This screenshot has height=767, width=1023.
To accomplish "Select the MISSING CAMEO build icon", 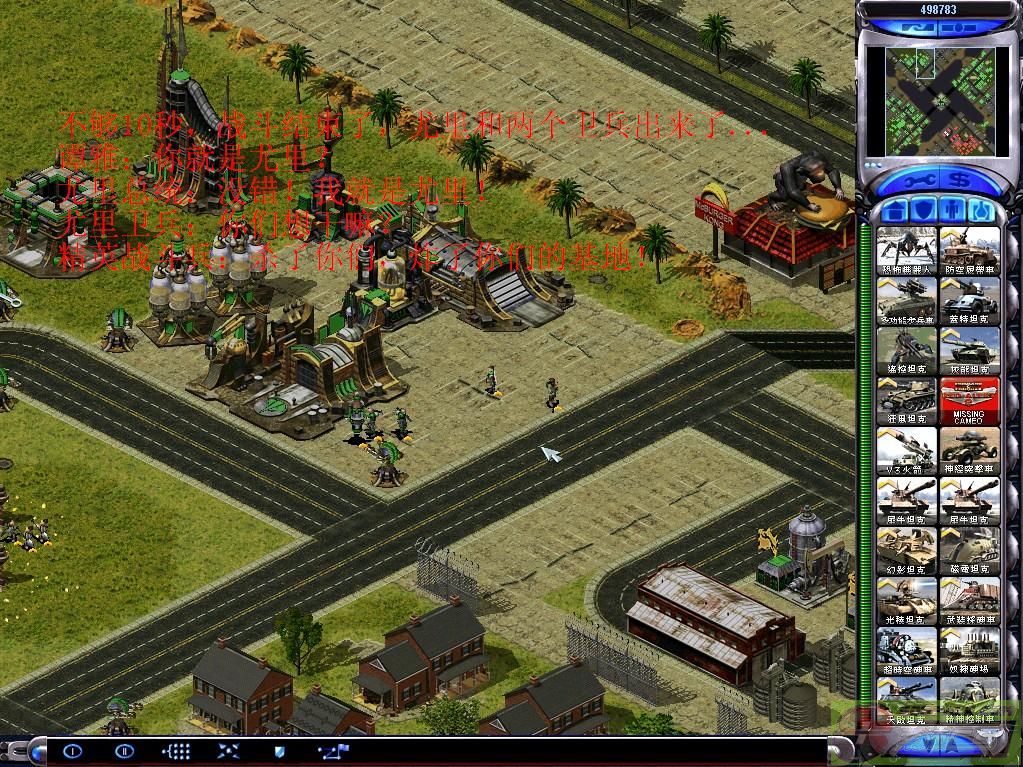I will 969,400.
